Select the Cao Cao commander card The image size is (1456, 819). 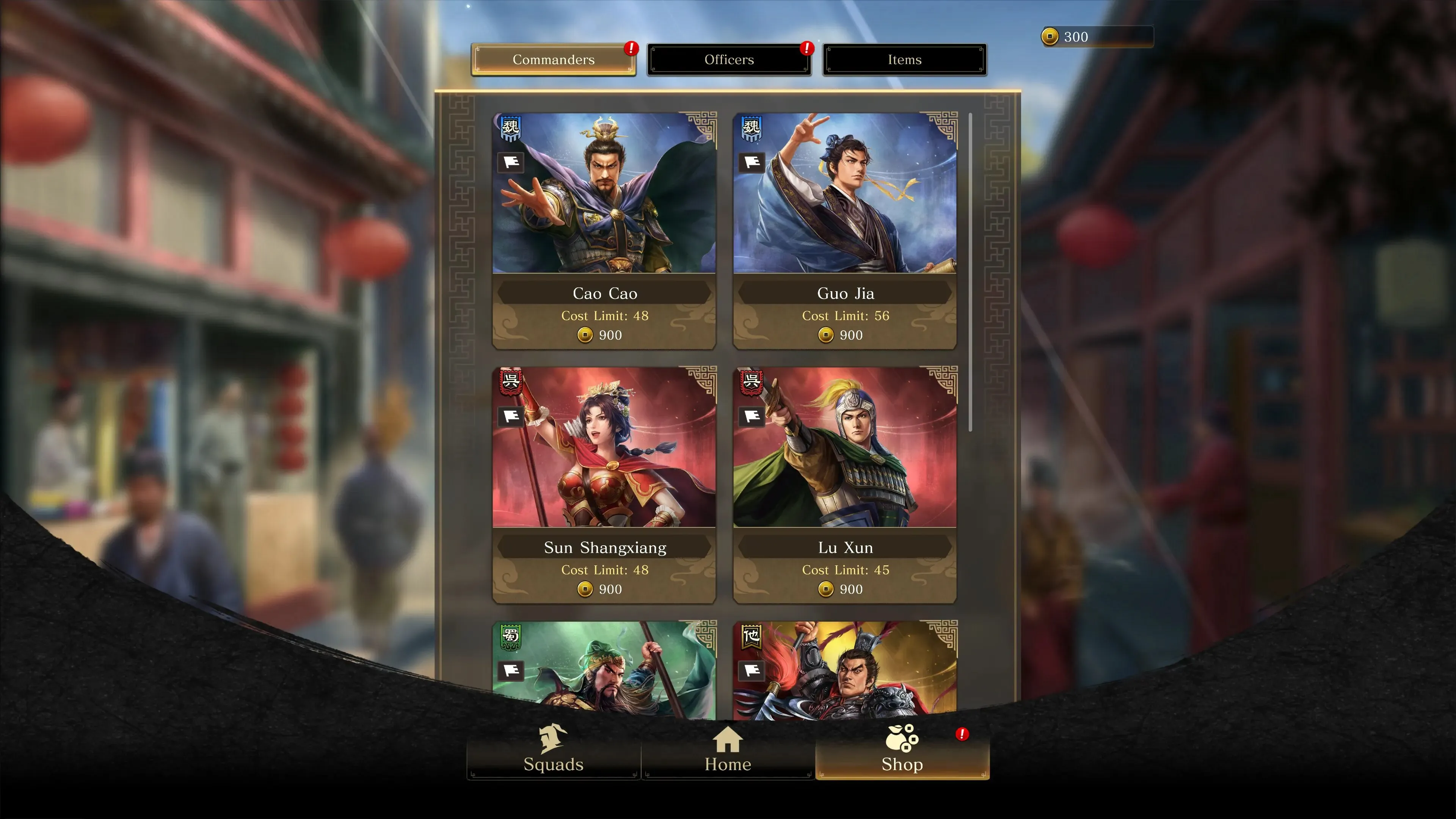(x=604, y=230)
